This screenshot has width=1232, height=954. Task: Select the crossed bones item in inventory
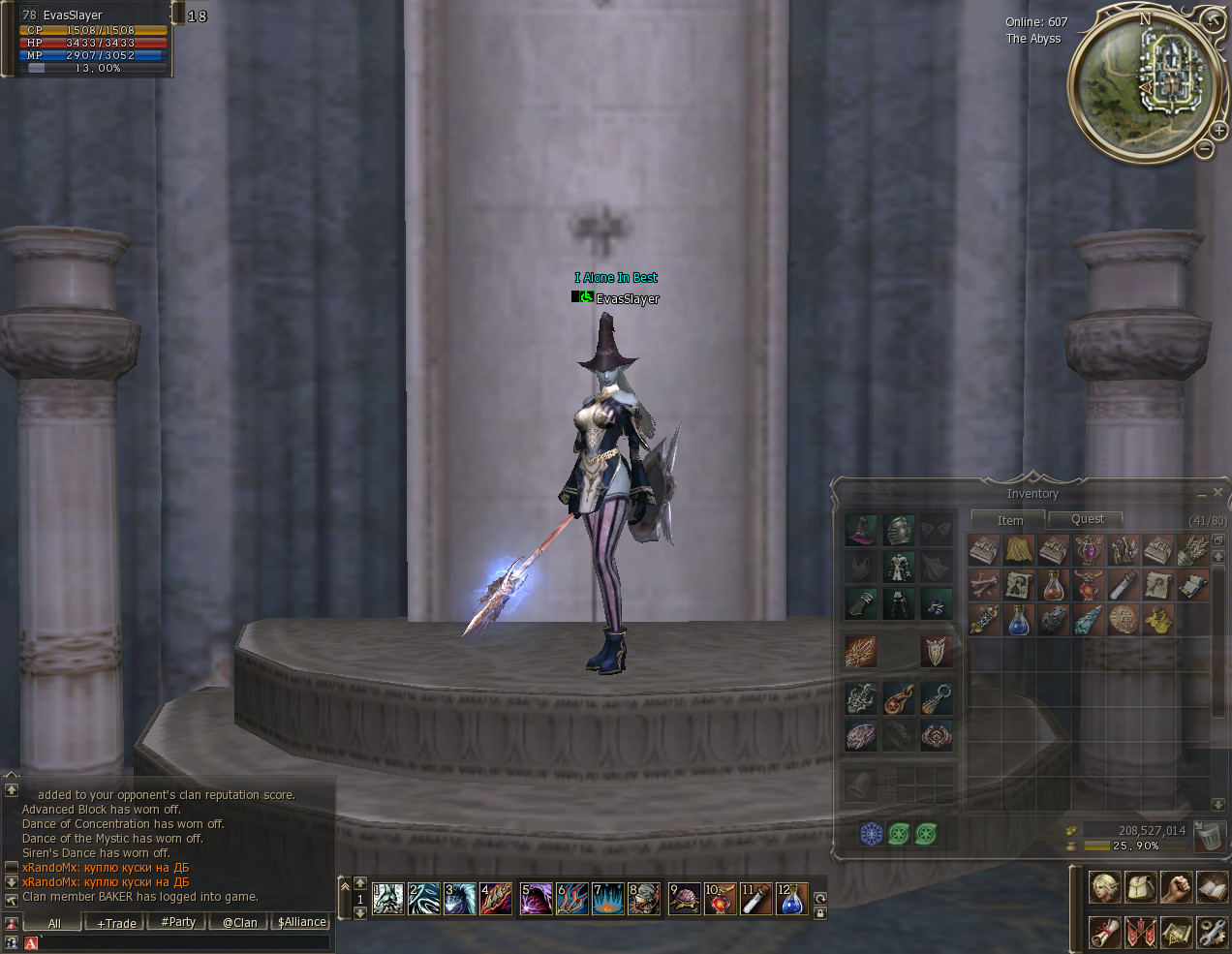coord(984,585)
